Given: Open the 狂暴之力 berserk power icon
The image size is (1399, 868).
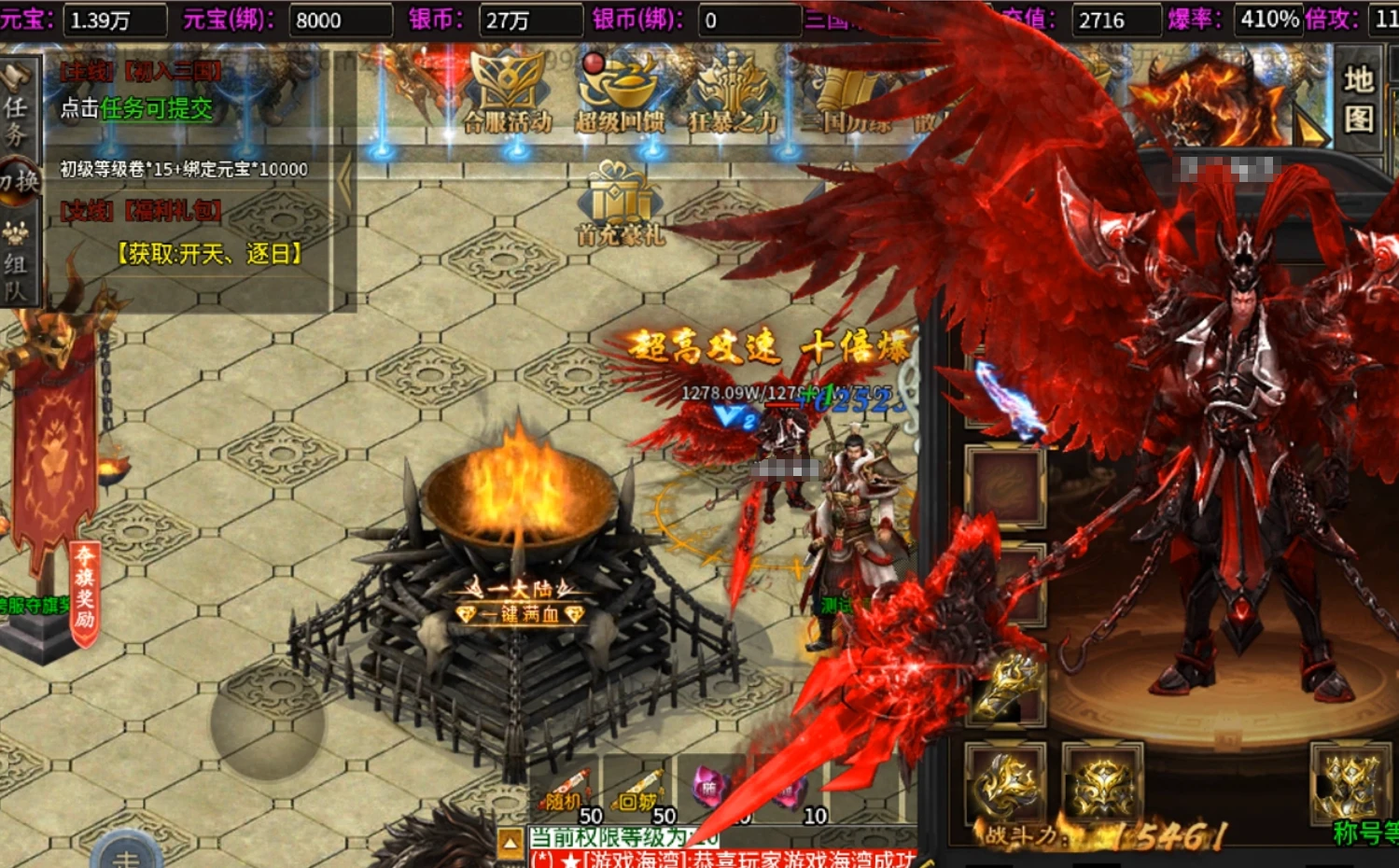Looking at the screenshot, I should (733, 94).
